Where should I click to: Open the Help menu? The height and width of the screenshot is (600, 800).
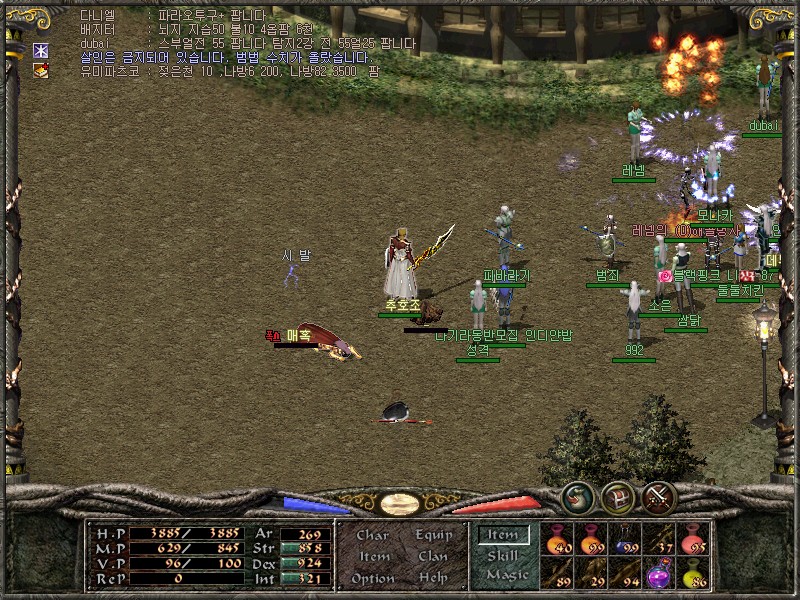[x=432, y=578]
